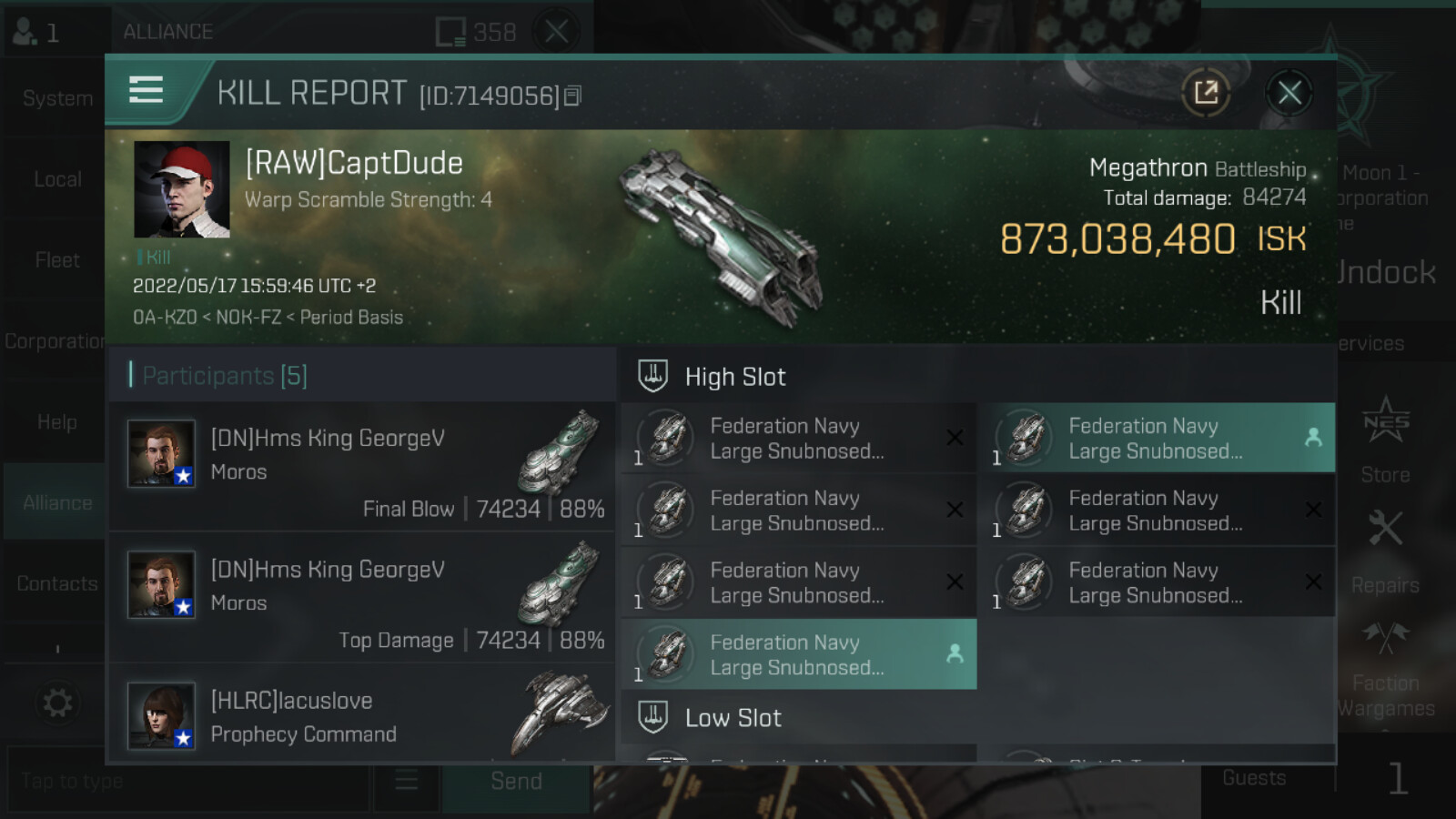Copy the kill report ID

pyautogui.click(x=572, y=96)
